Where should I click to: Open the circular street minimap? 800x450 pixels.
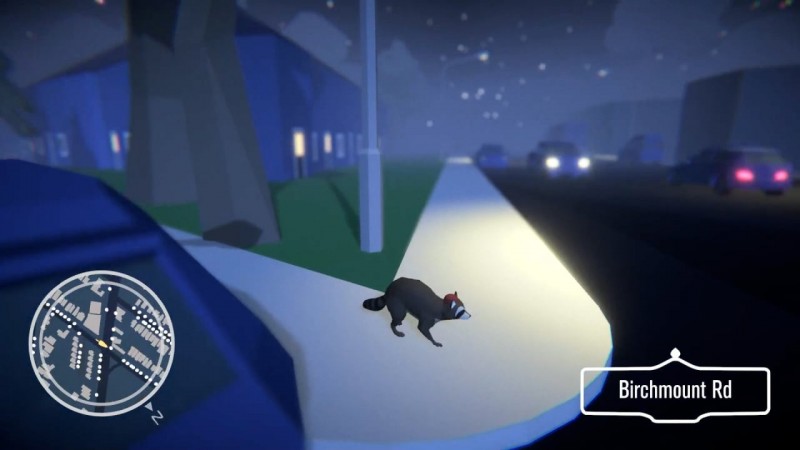(101, 340)
